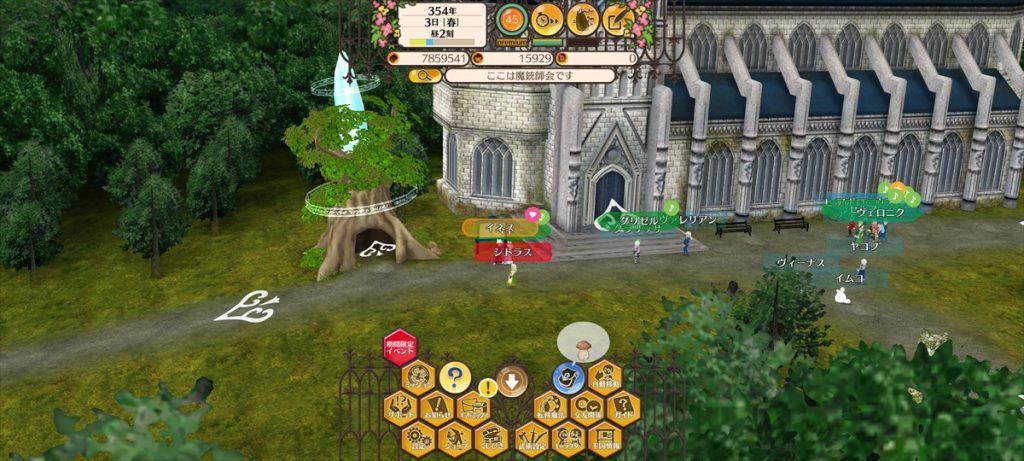Open the 転移魔法 teleport magic menu
Image resolution: width=1024 pixels, height=461 pixels.
[548, 407]
